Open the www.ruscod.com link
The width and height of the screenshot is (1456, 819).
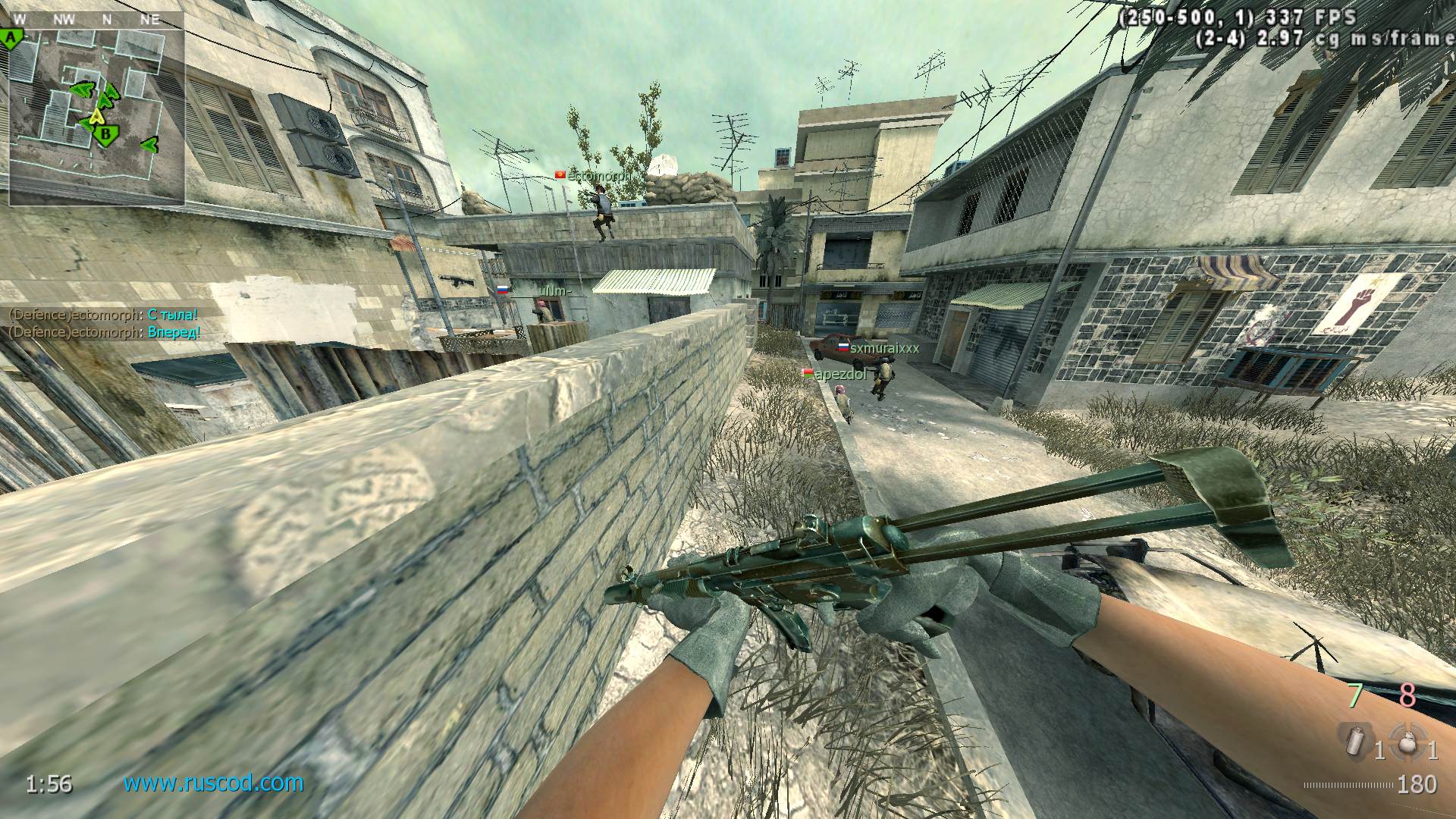click(x=213, y=783)
